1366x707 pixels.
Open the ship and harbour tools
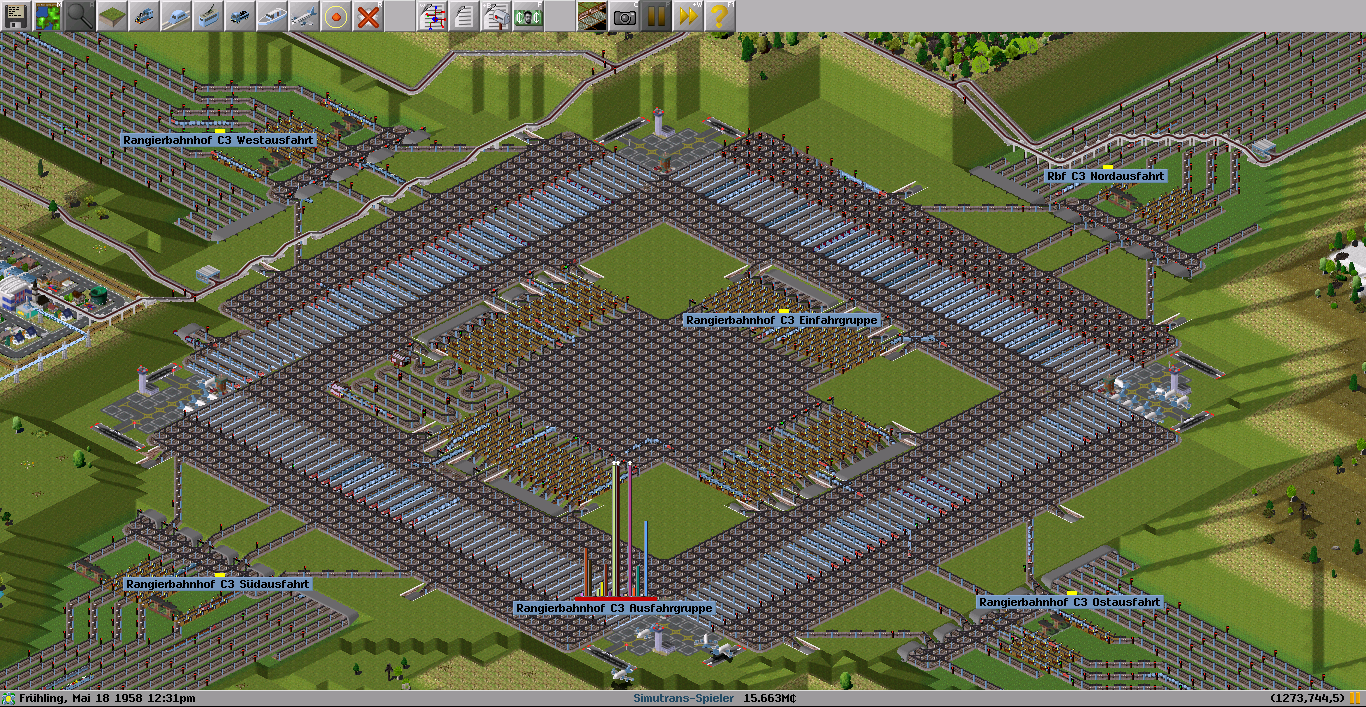(272, 16)
